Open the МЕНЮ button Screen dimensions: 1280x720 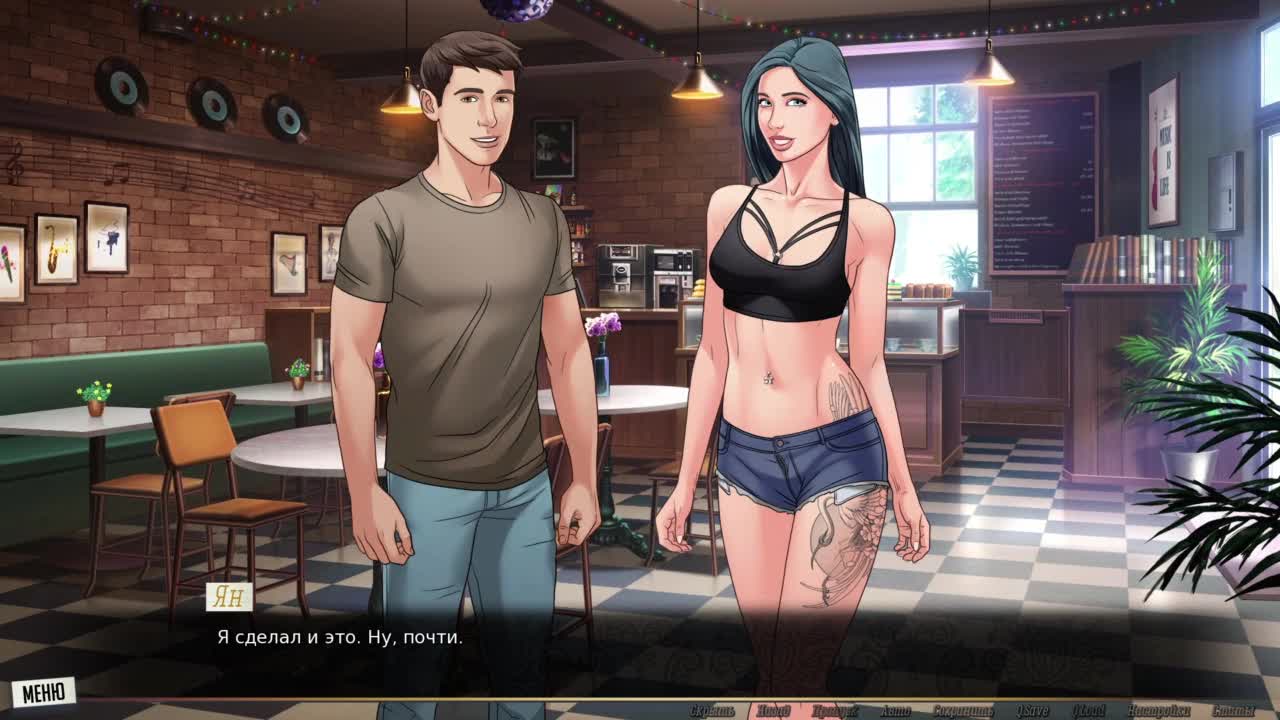click(x=43, y=692)
